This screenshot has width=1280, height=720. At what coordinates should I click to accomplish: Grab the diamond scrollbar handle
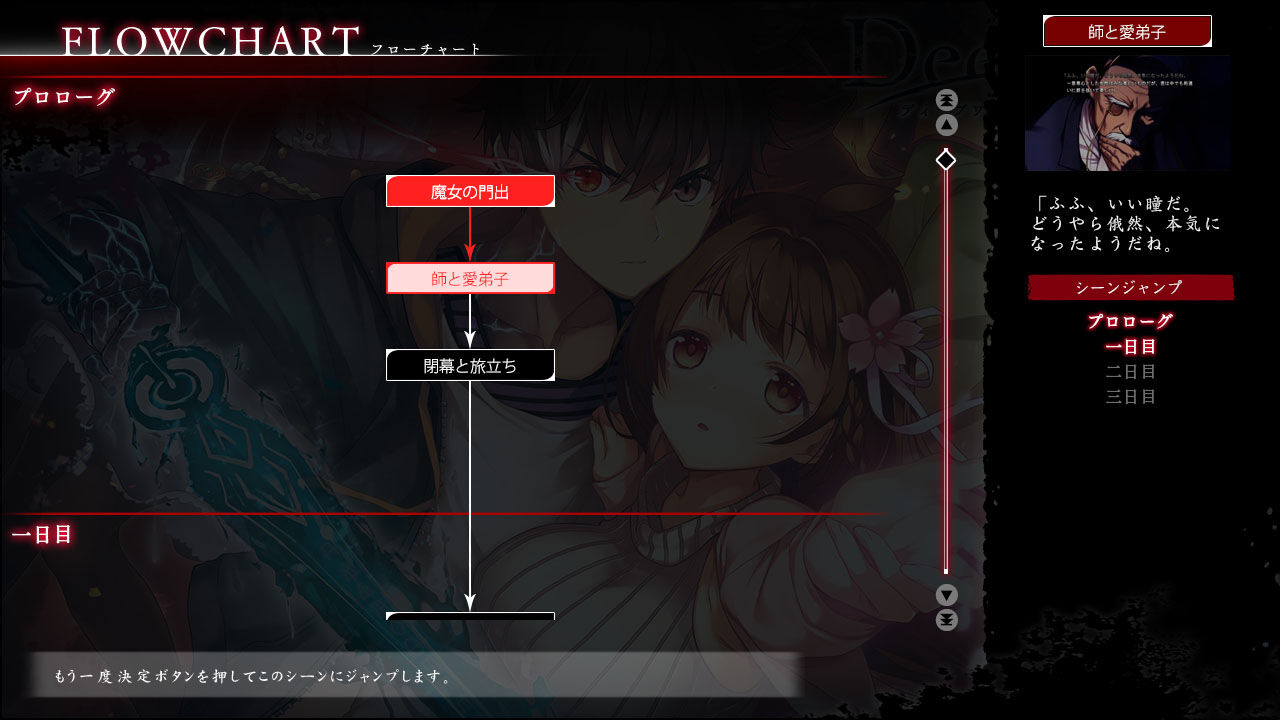946,157
